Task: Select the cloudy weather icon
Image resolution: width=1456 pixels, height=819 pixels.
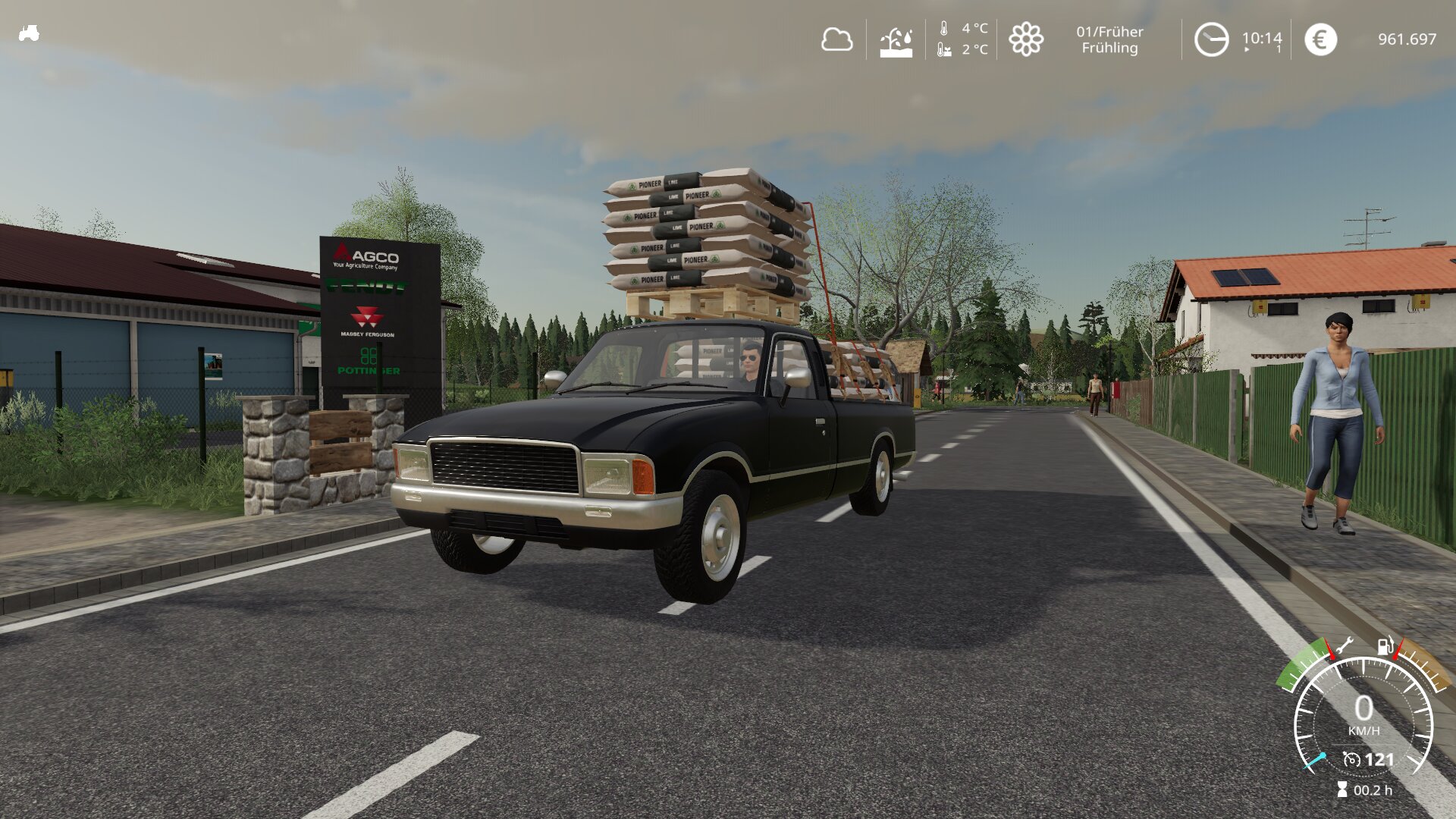Action: 836,39
